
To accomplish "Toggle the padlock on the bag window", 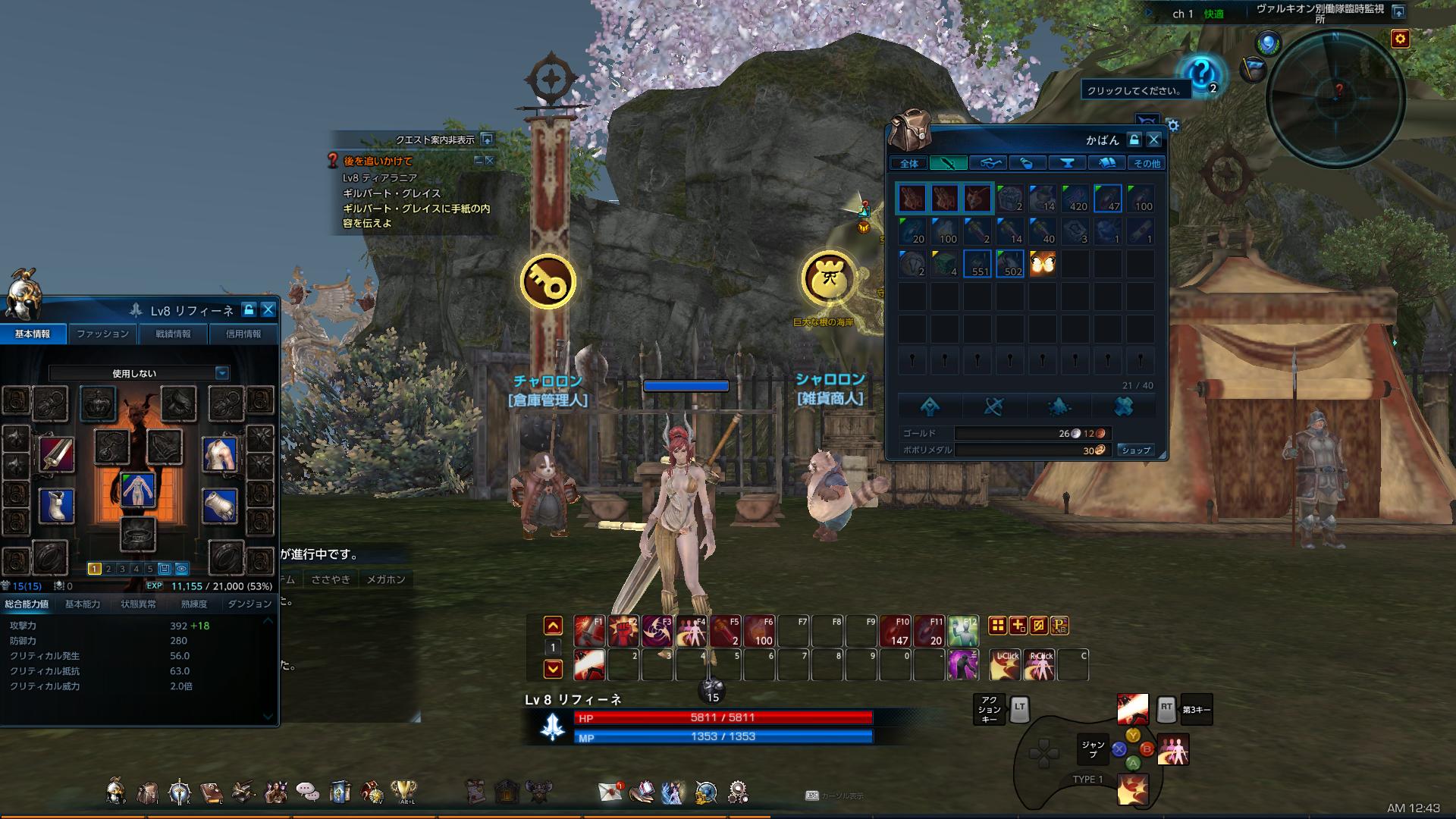I will pyautogui.click(x=1134, y=140).
